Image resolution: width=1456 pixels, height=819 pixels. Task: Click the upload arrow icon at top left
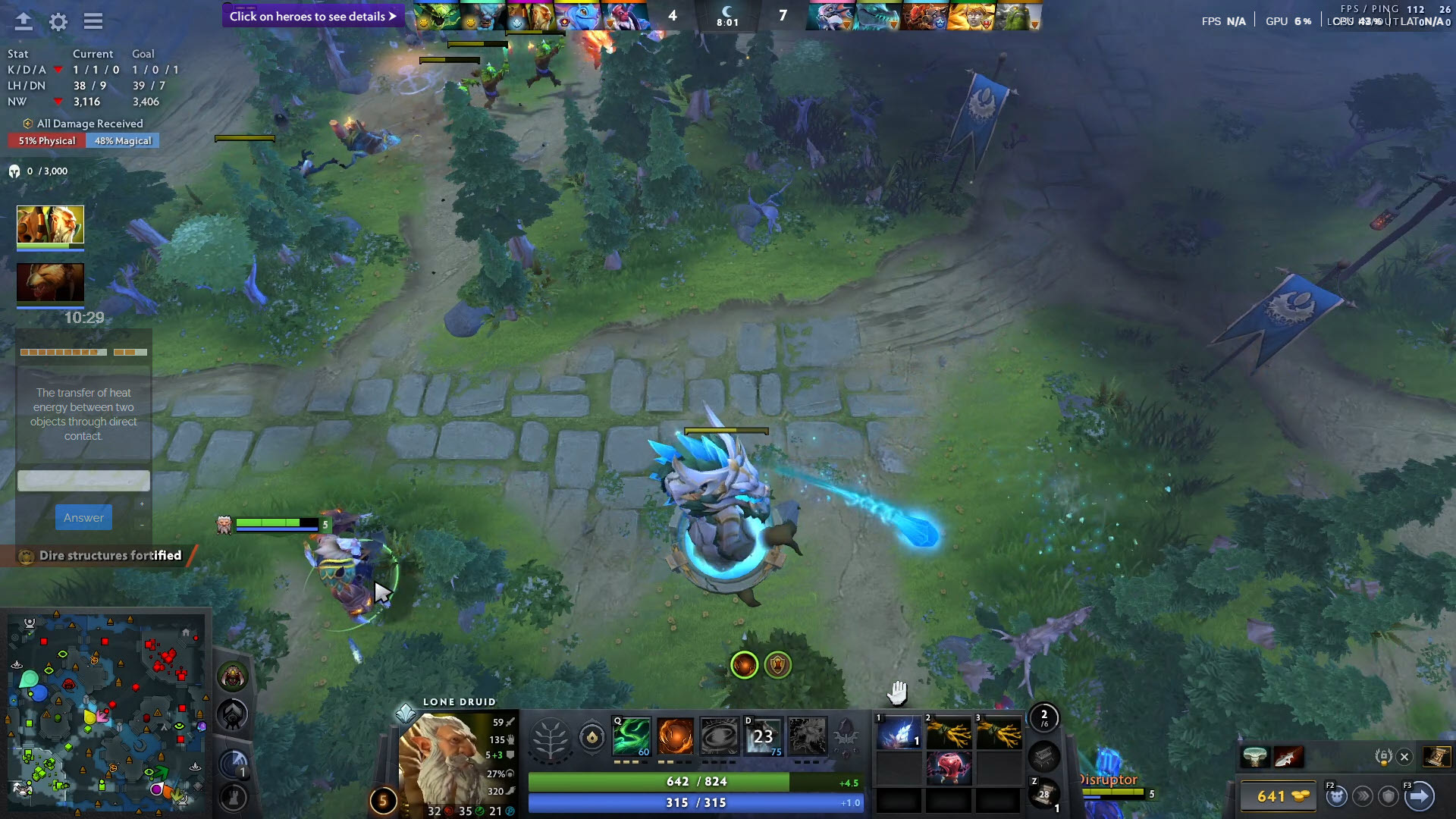[24, 21]
